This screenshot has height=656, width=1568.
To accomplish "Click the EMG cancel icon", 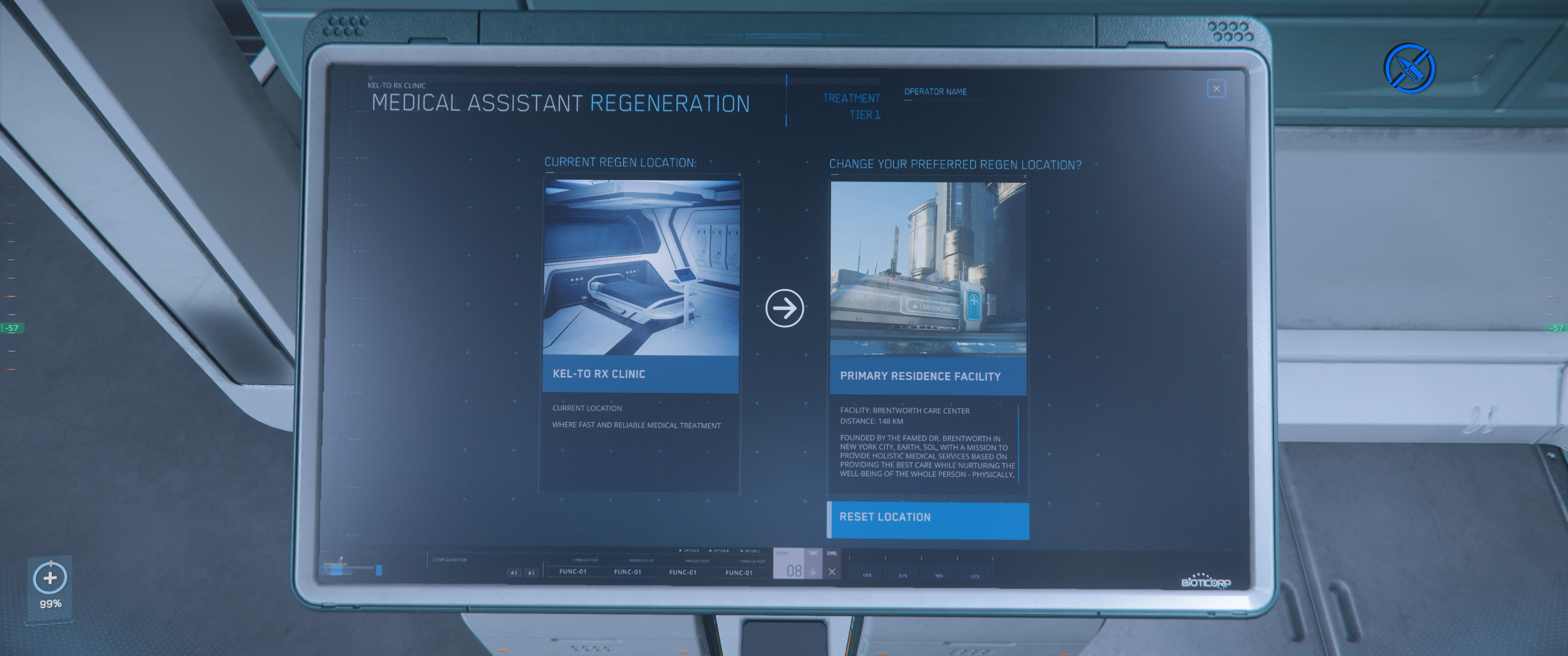I will pos(833,571).
